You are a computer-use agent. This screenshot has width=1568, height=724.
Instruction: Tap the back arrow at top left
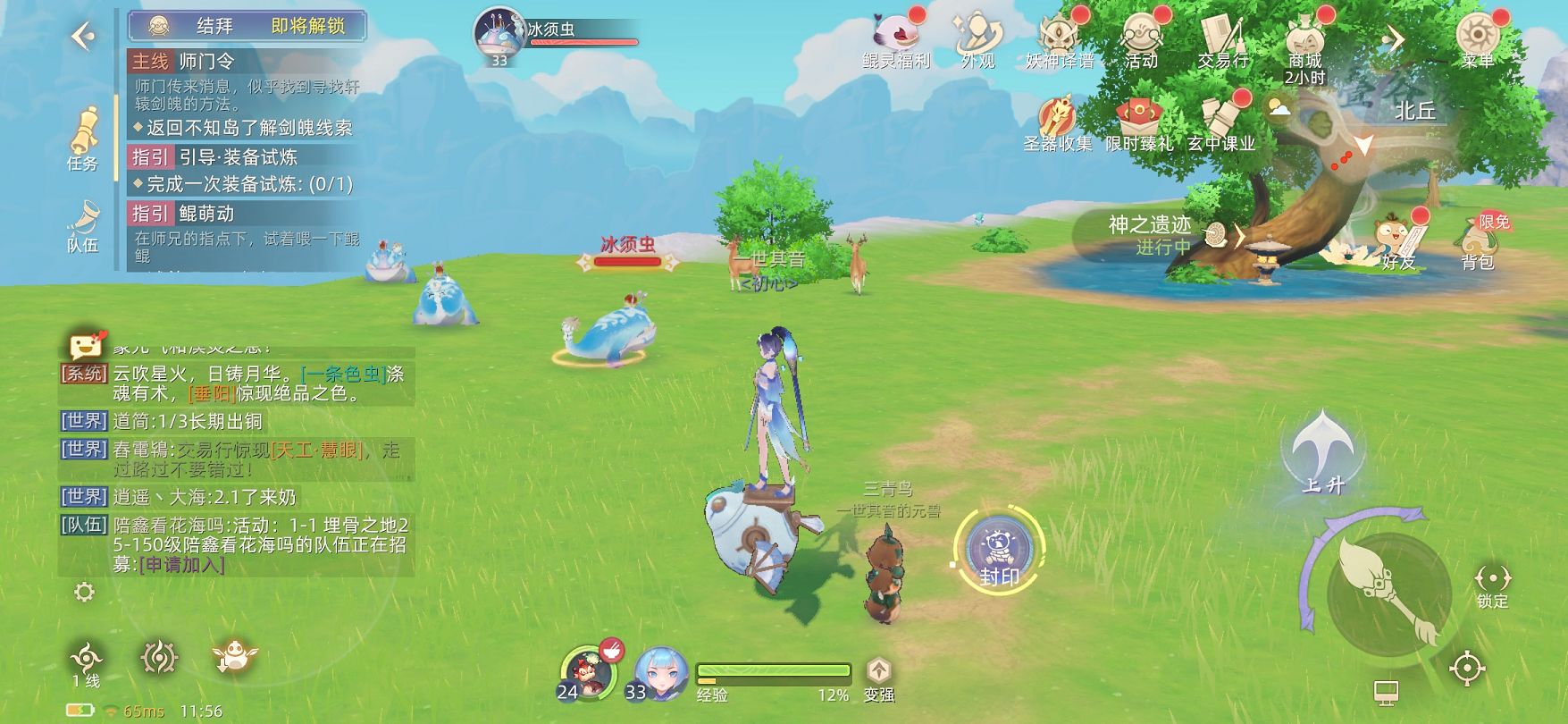point(83,37)
